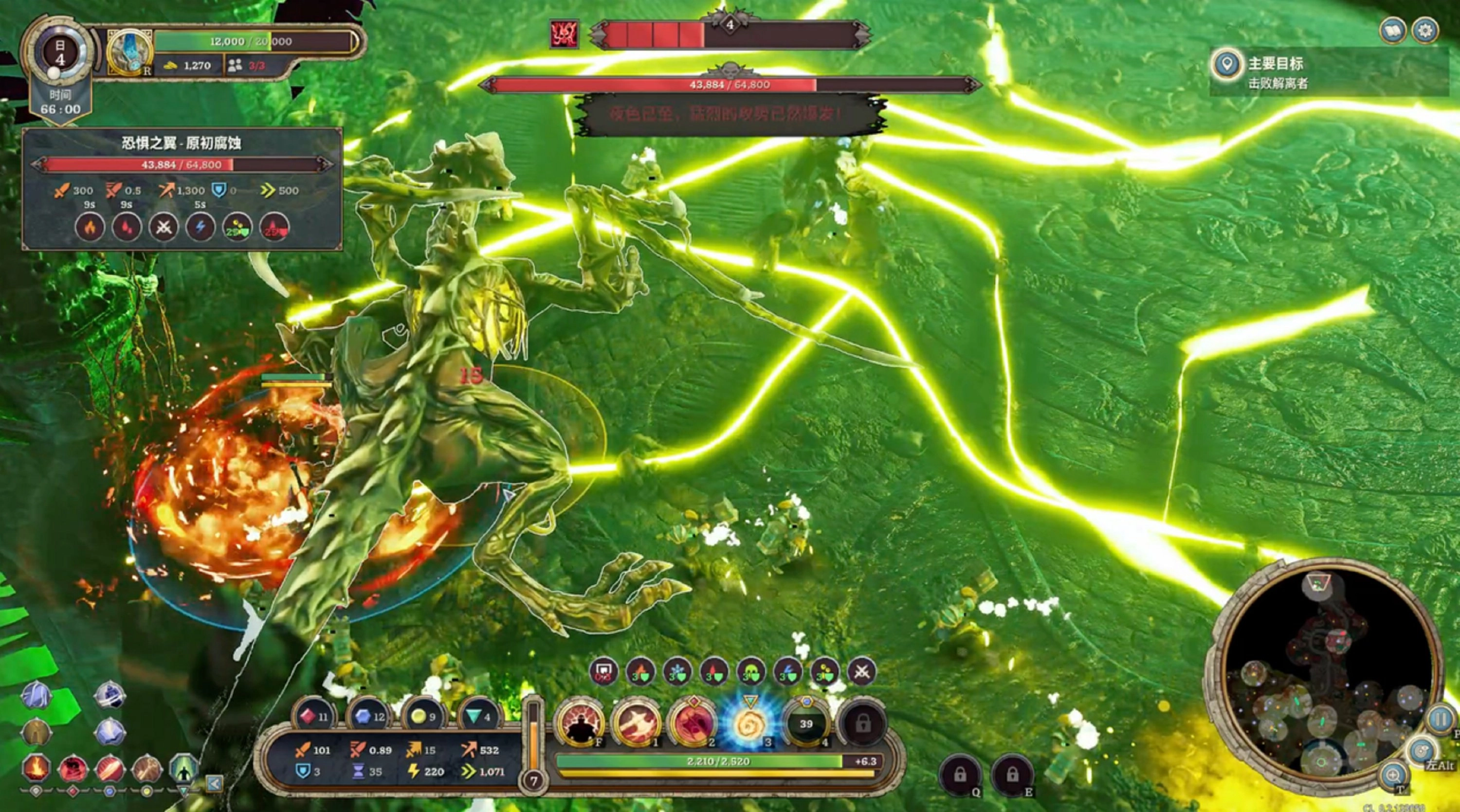Viewport: 1460px width, 812px height.
Task: Open the settings gear menu
Action: point(1425,30)
